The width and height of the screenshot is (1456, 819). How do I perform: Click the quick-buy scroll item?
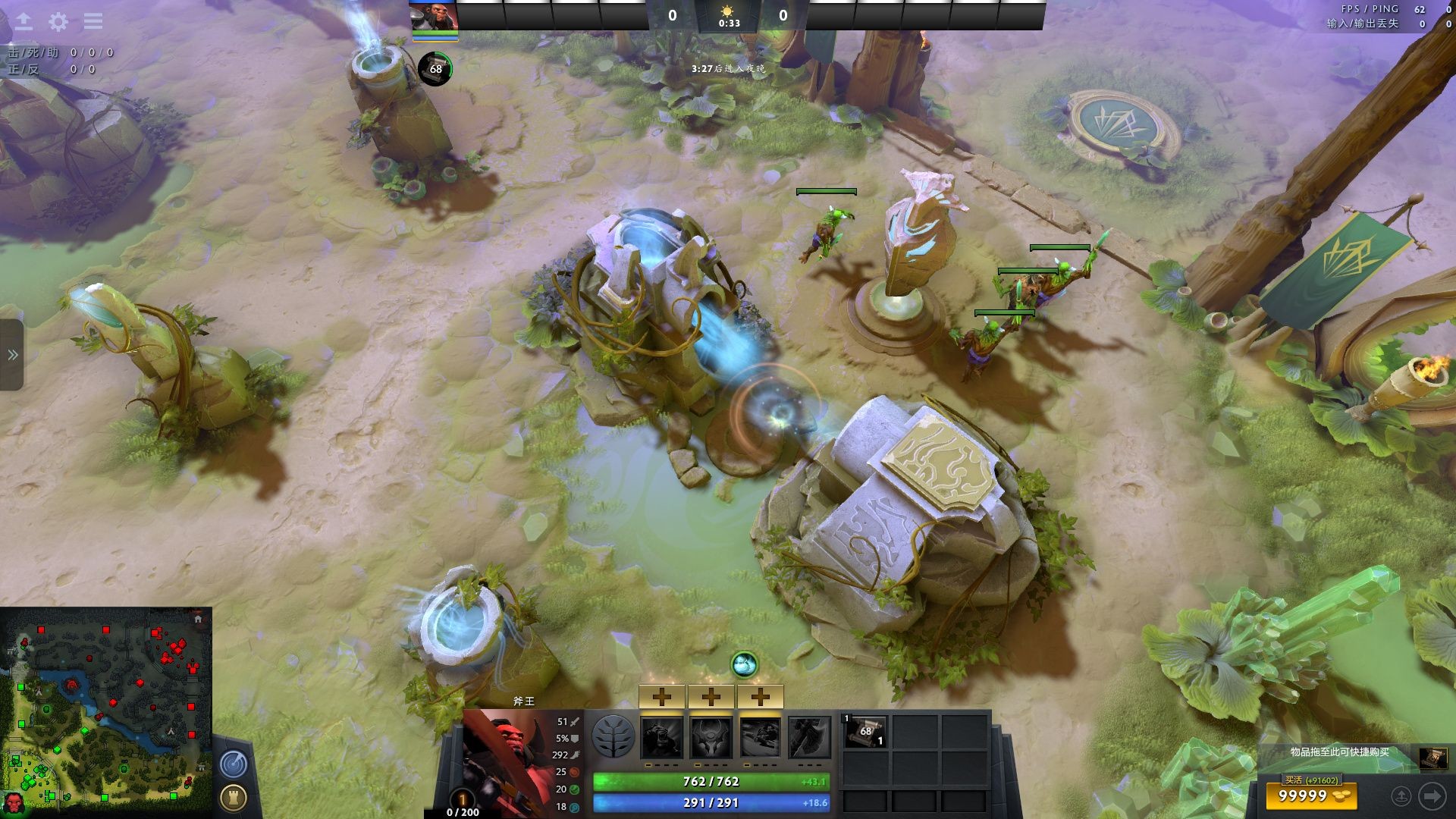1432,758
